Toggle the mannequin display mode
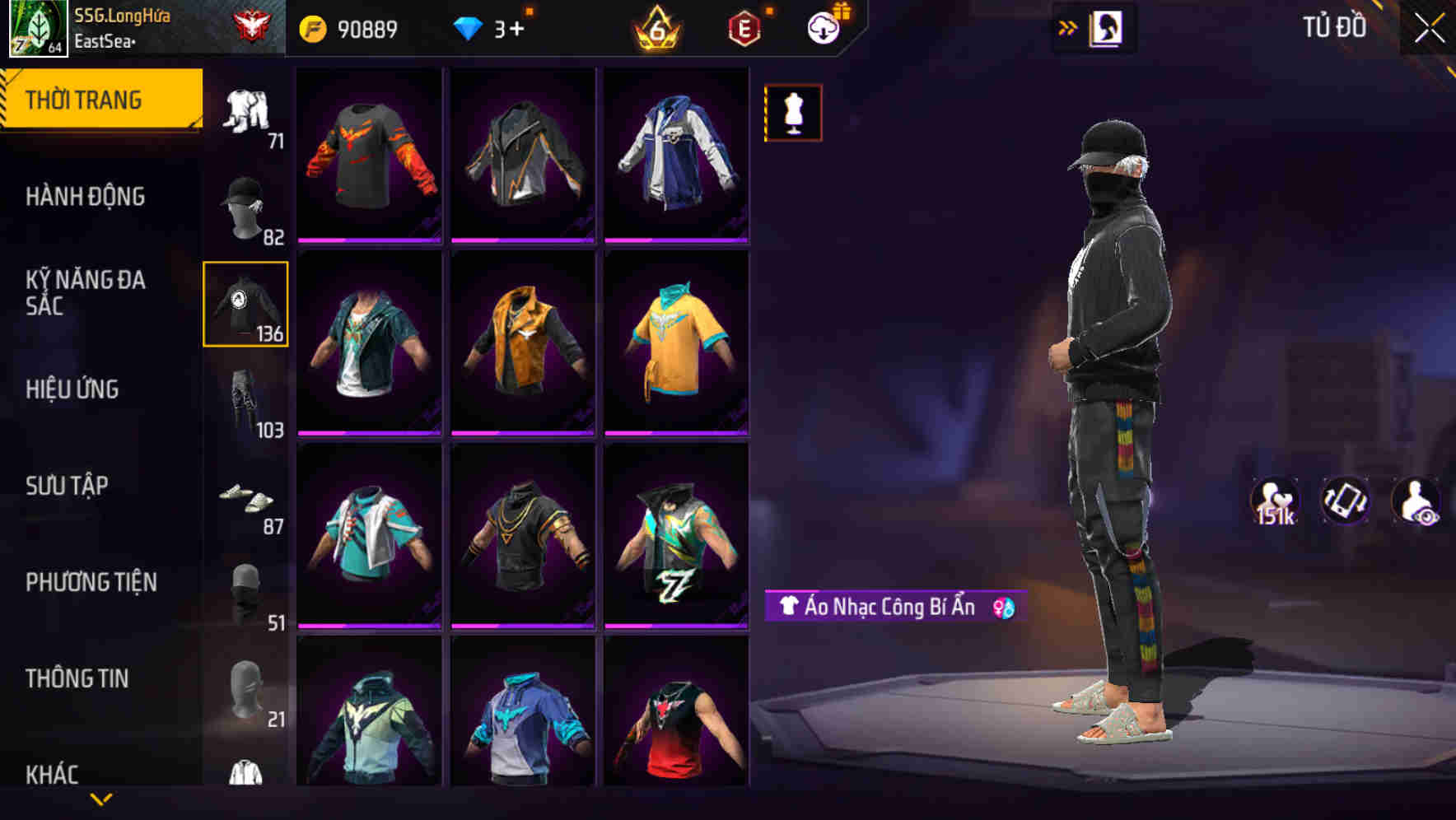Viewport: 1456px width, 820px height. pos(792,113)
